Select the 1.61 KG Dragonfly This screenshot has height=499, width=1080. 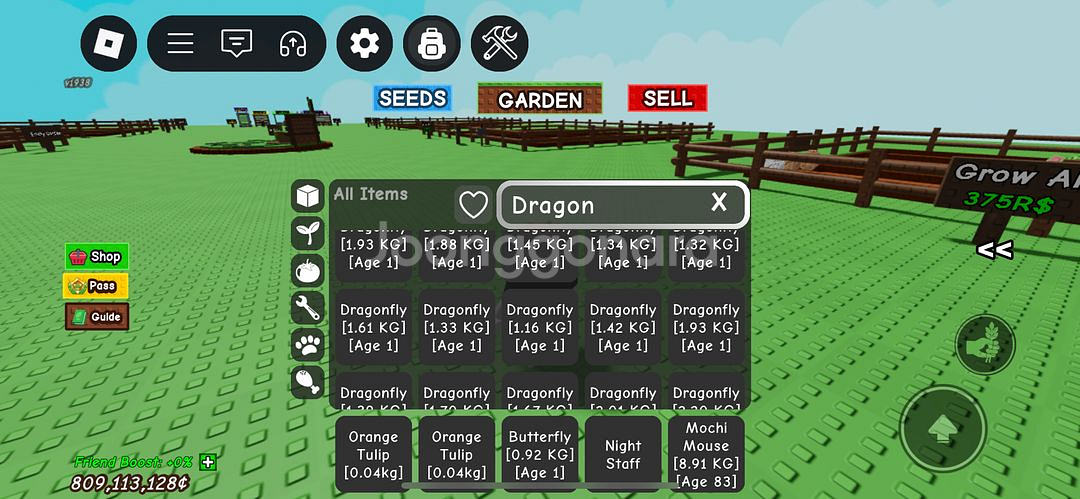373,328
